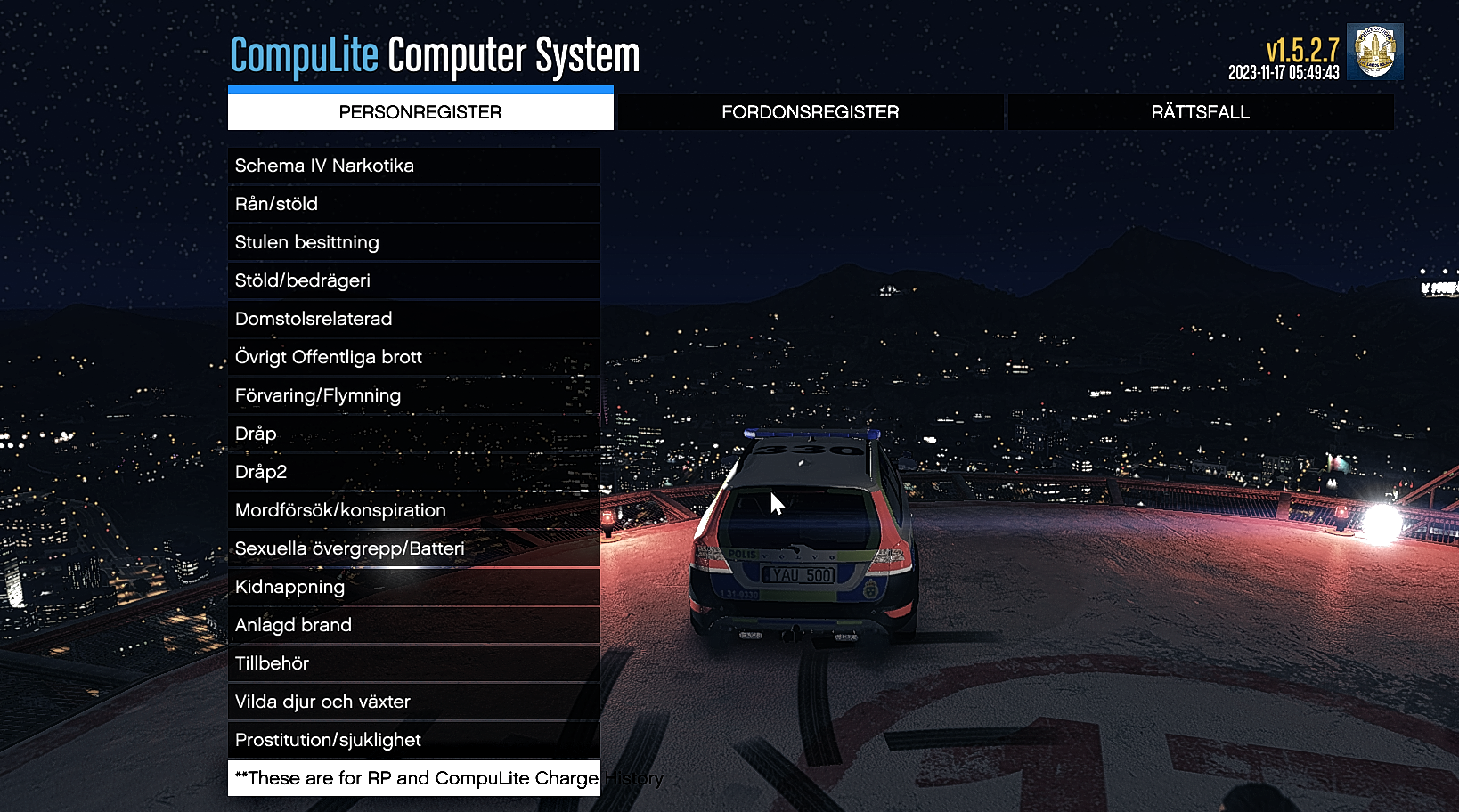Switch to the PERSONREGISTER tab

[x=420, y=112]
